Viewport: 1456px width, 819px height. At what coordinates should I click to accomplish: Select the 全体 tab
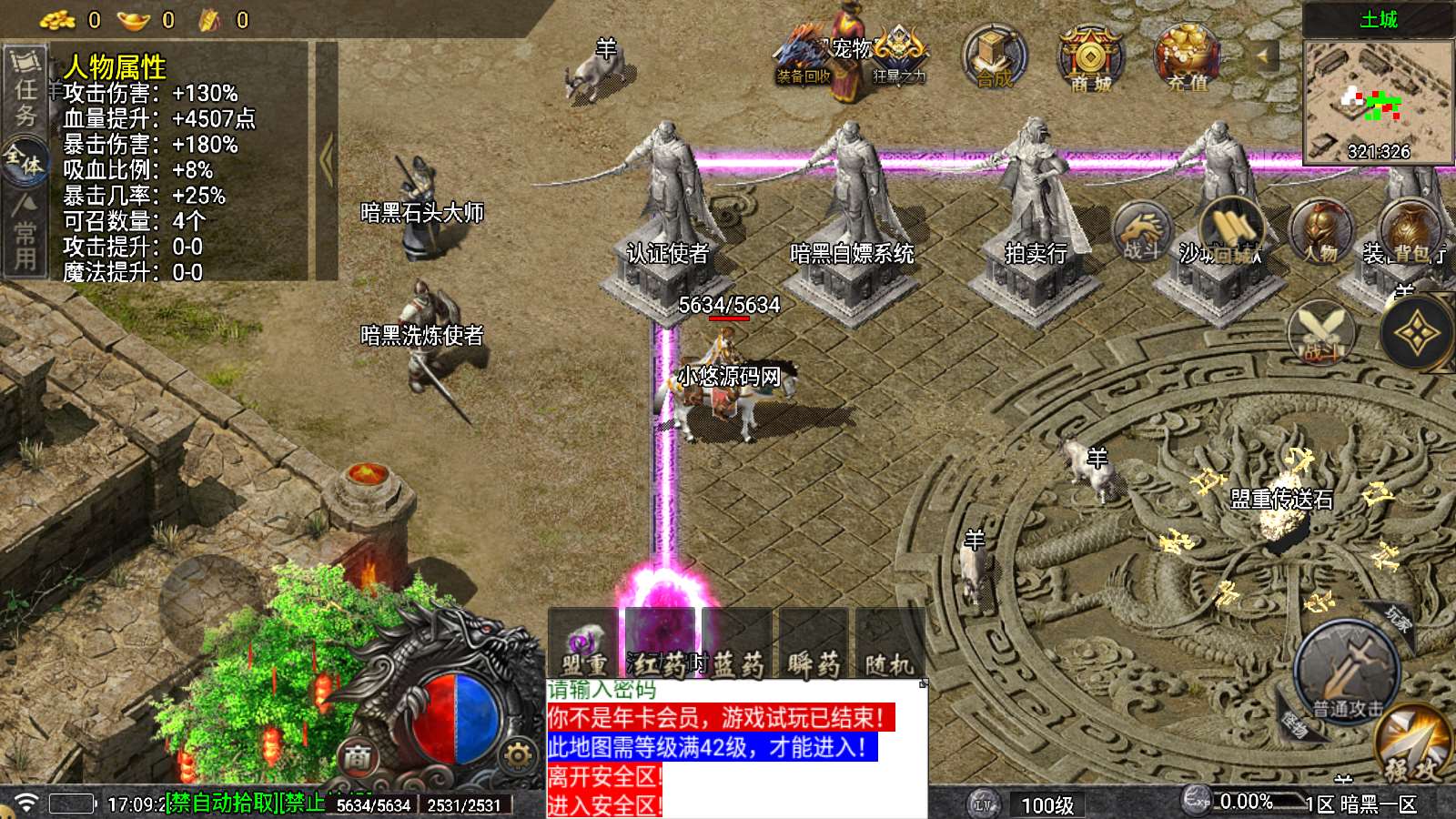(25, 162)
